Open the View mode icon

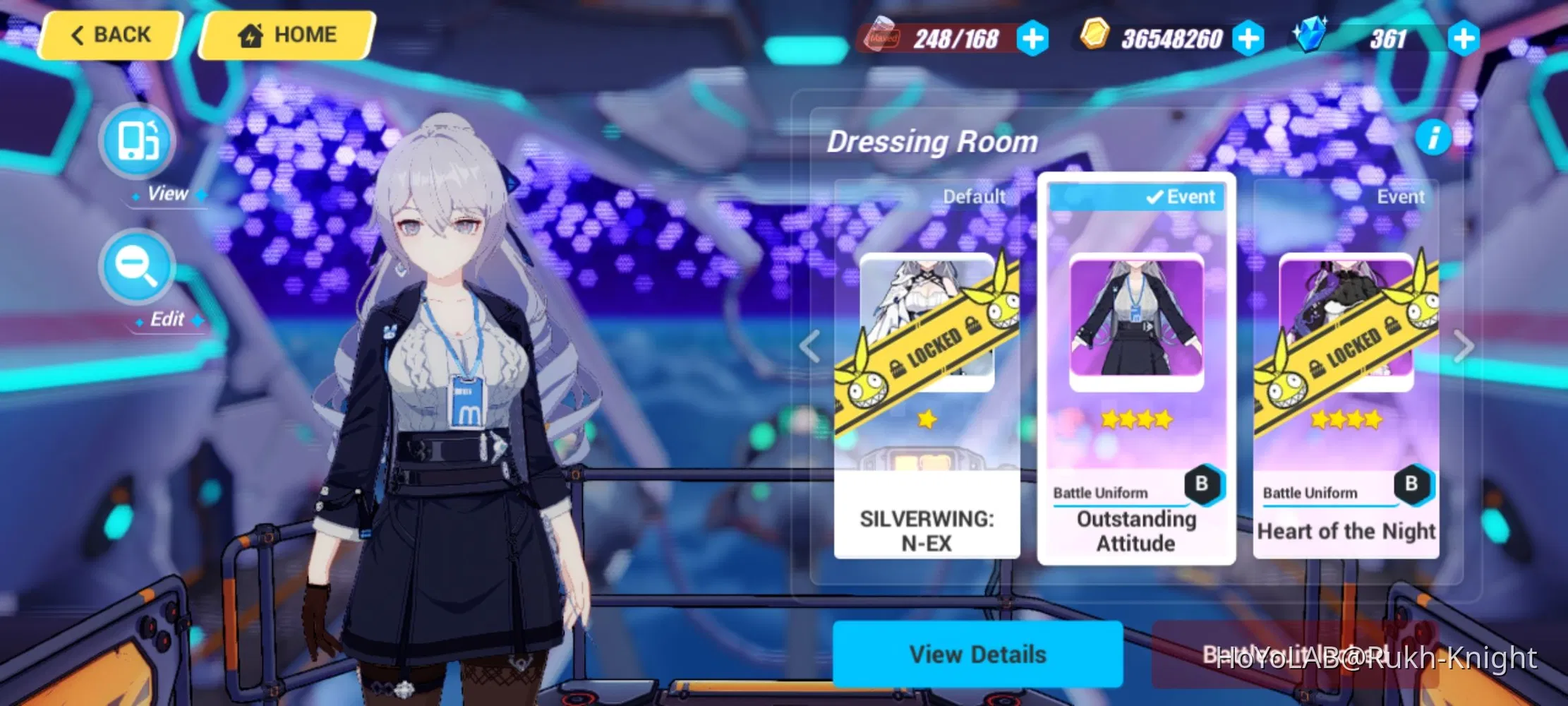136,141
